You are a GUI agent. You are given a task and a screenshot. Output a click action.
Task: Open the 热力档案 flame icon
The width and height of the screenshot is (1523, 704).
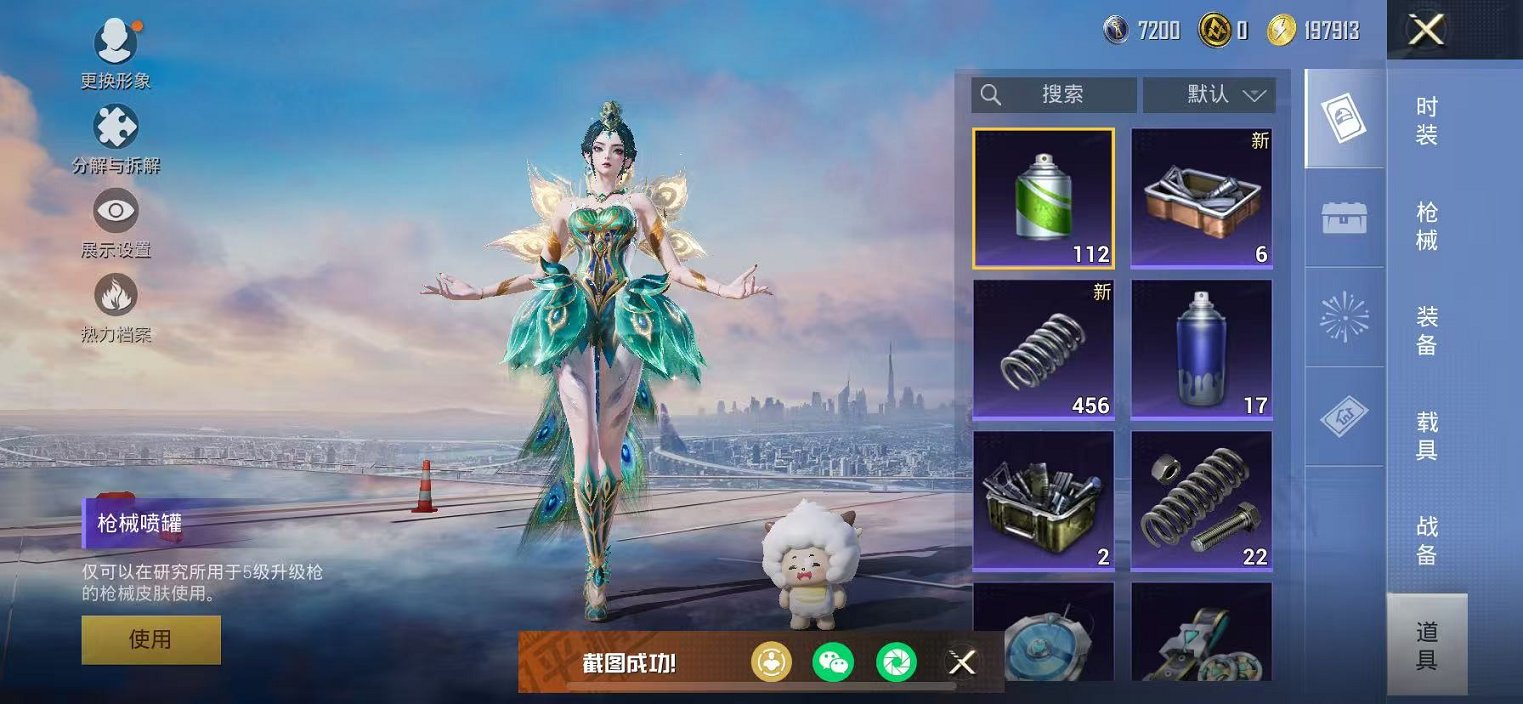(x=116, y=297)
